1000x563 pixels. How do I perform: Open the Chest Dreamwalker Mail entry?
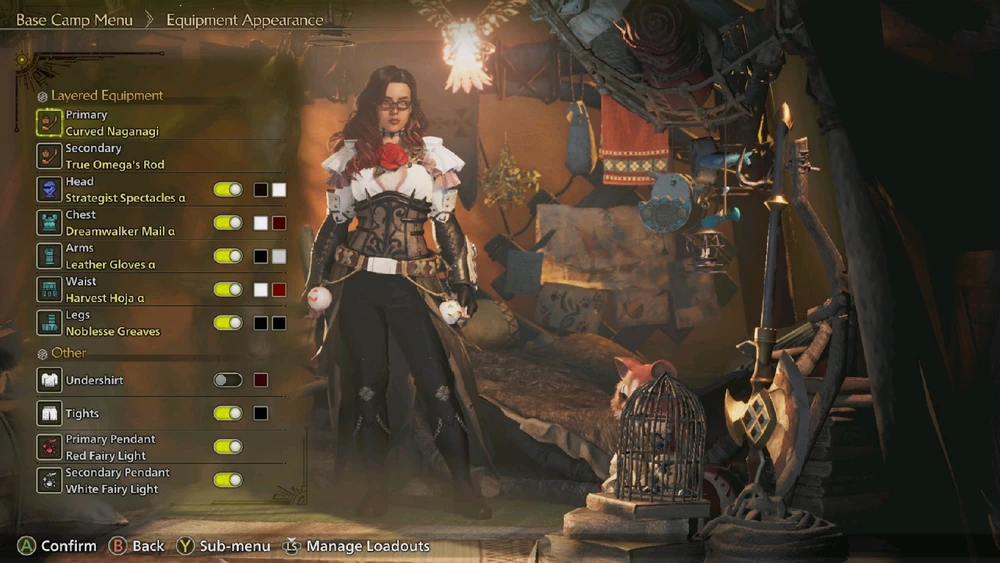119,223
